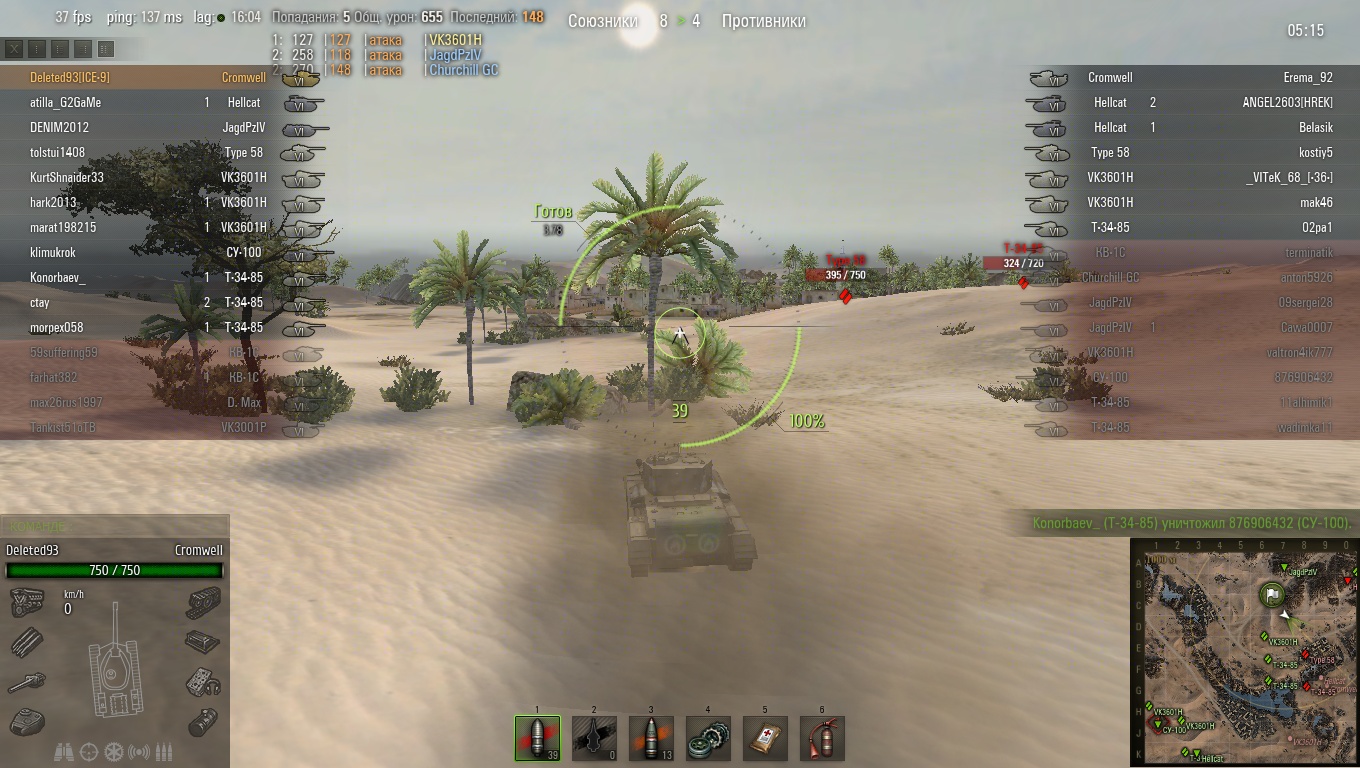Use the first aid kit consumable

[765, 739]
